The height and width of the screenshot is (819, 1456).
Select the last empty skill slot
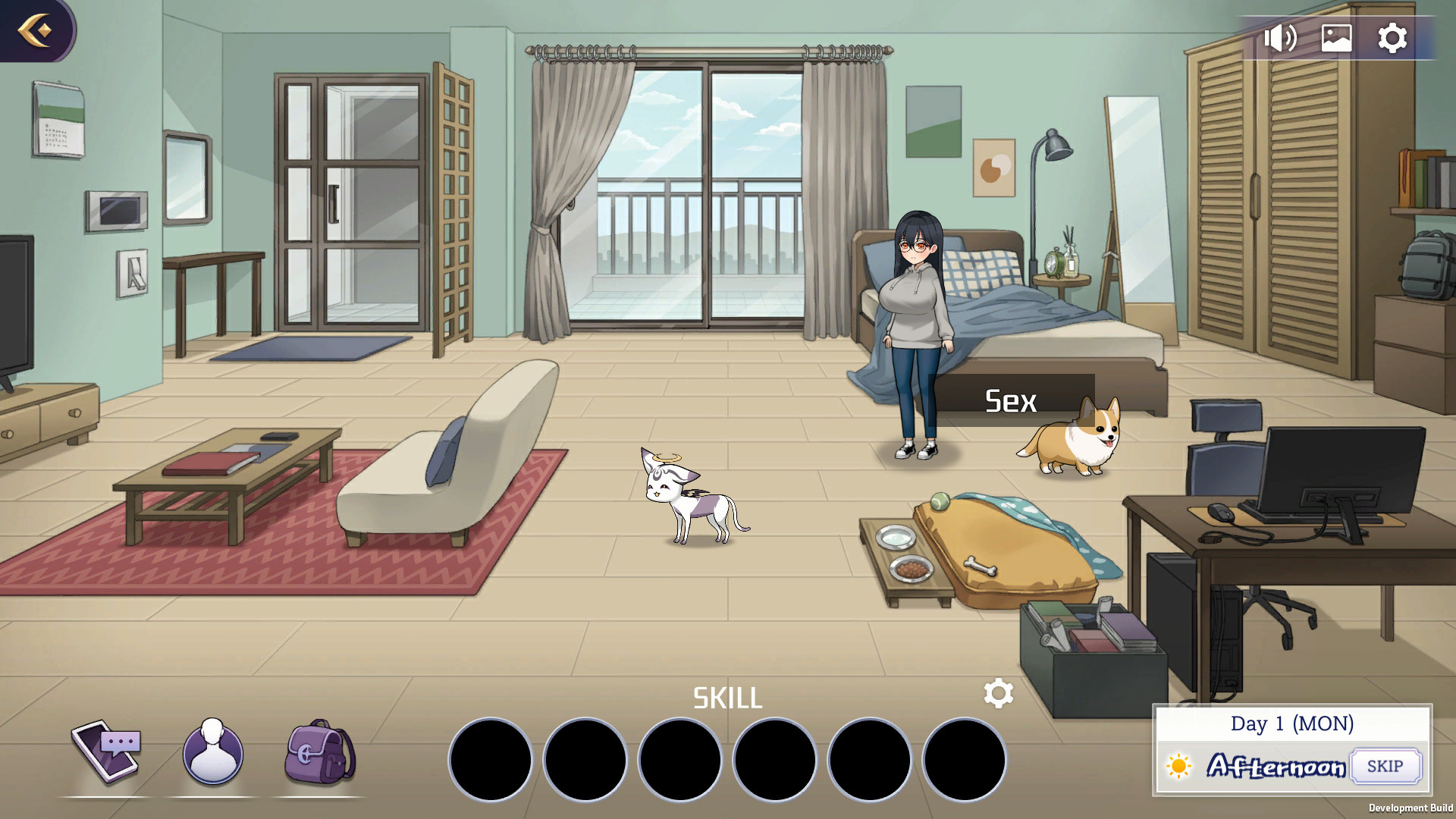[965, 759]
